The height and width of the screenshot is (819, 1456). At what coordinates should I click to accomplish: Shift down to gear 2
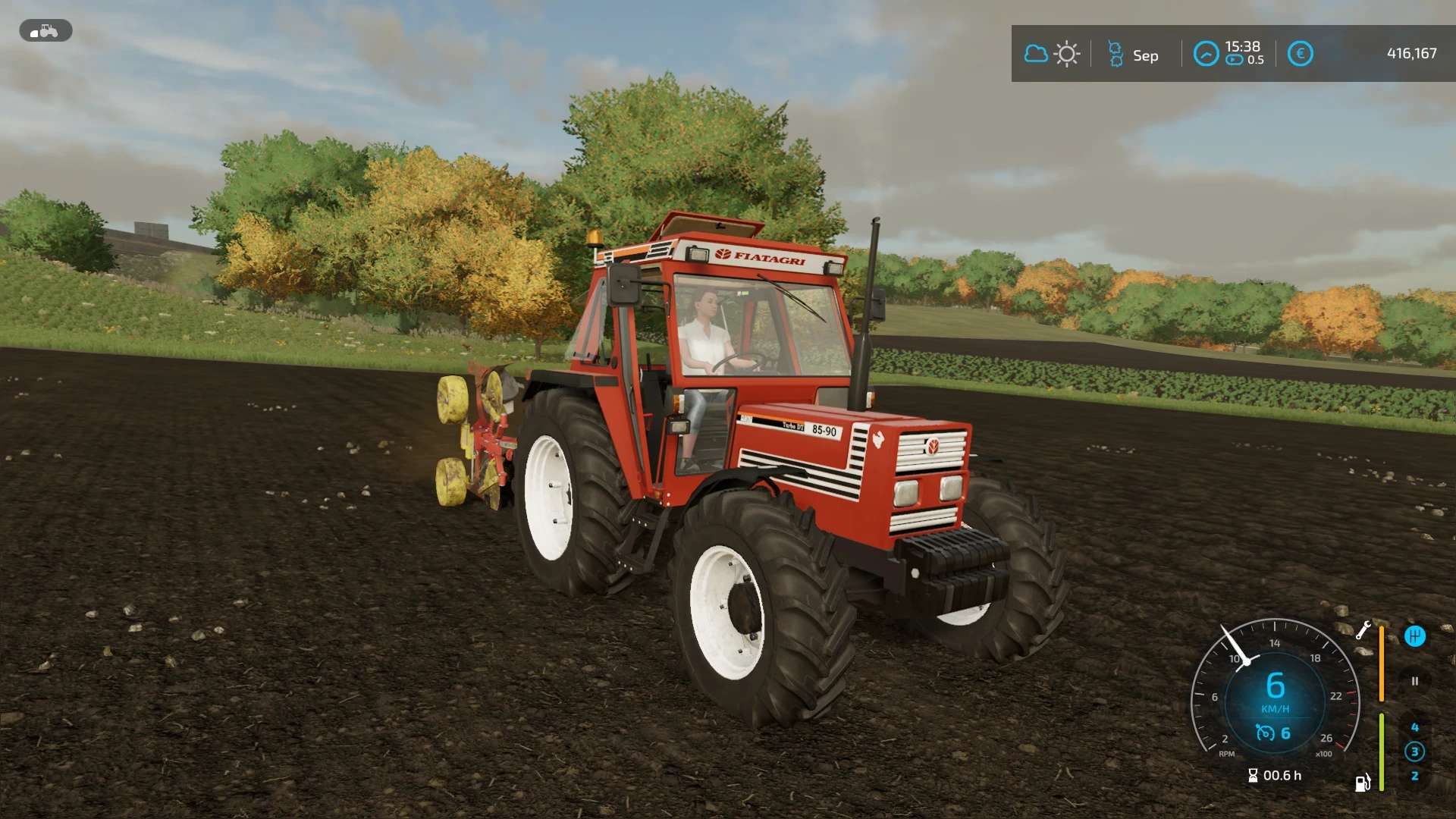1414,777
